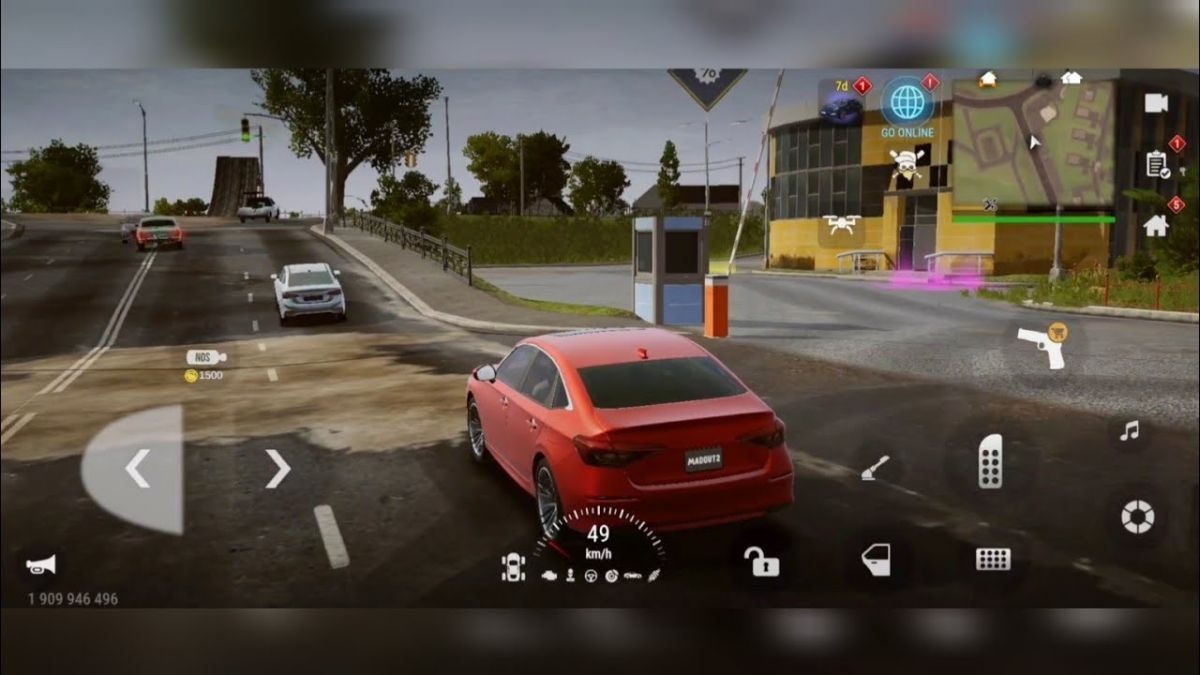Image resolution: width=1200 pixels, height=675 pixels.
Task: Switch camera view with the camcorder icon
Action: click(x=1156, y=103)
